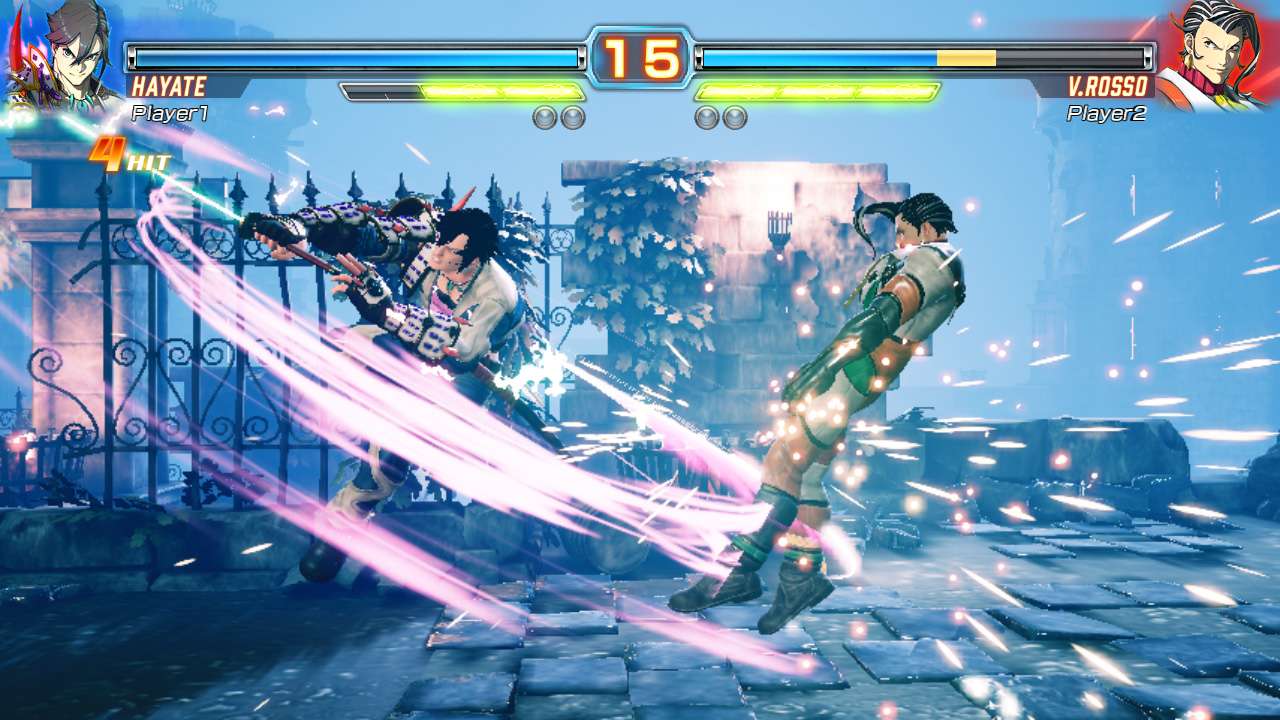Image resolution: width=1280 pixels, height=720 pixels.
Task: Click the left stock orb under V.Rosso's gauge
Action: coord(706,118)
